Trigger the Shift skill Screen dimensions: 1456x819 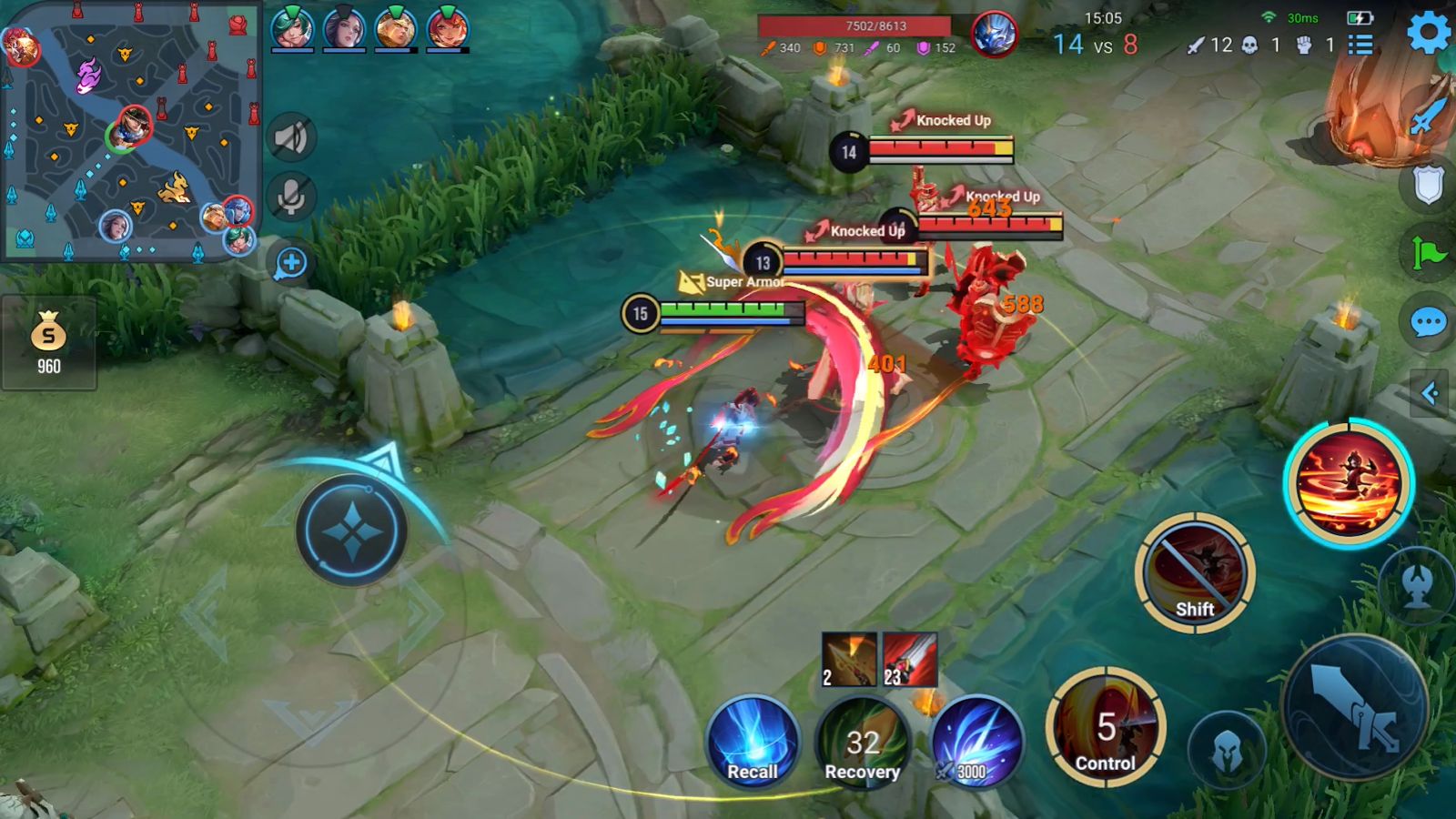(1195, 571)
